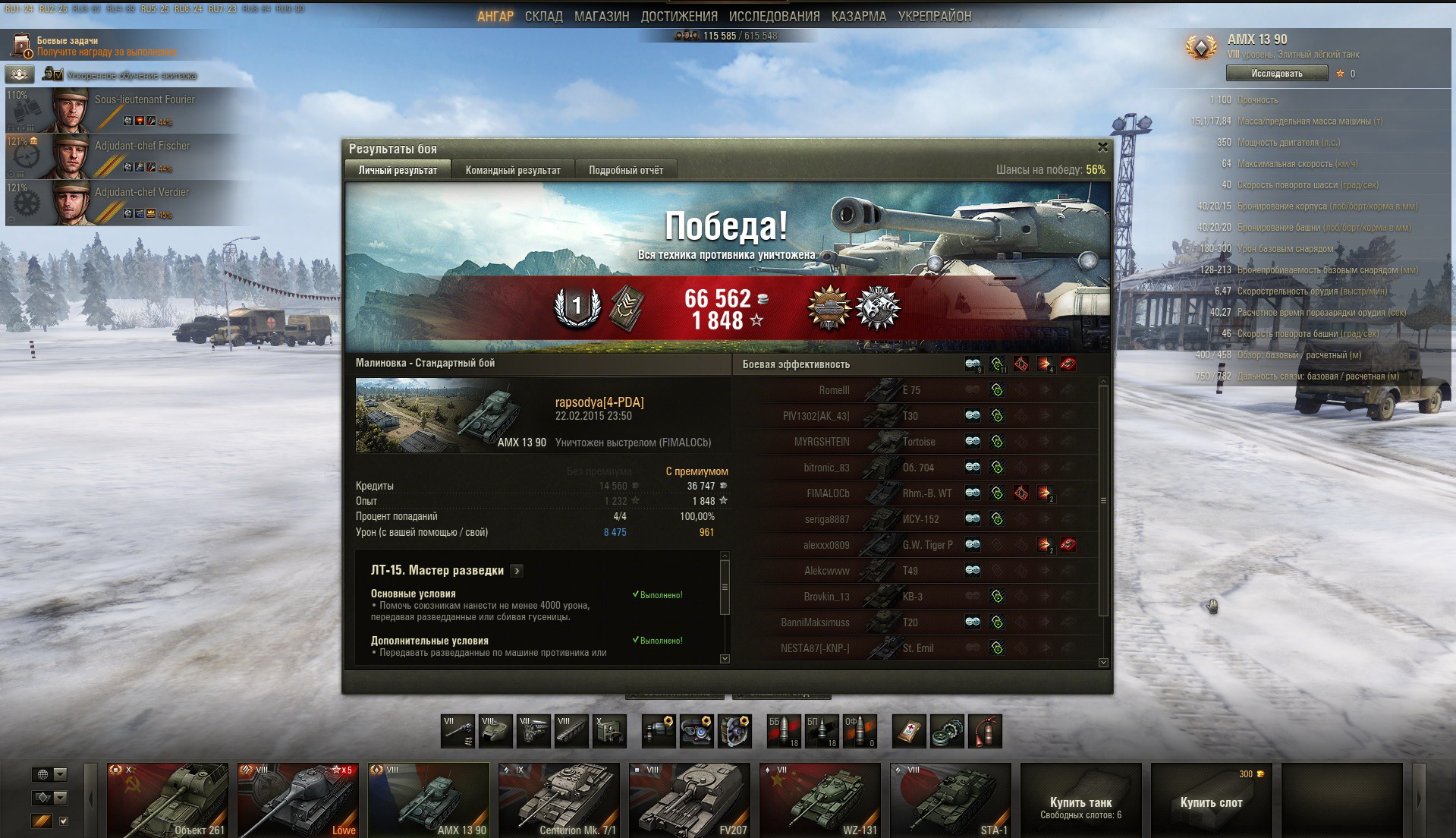Select the WZ-131 tank
The height and width of the screenshot is (838, 1456).
click(820, 799)
